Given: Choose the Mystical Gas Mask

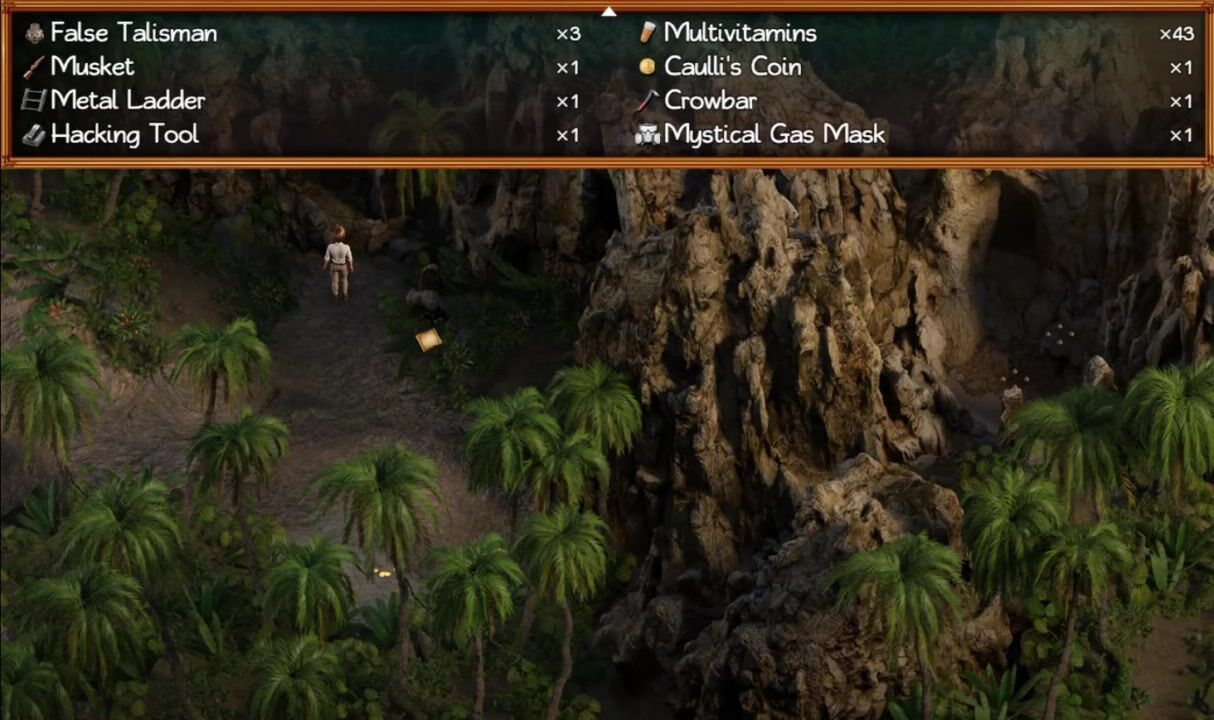Looking at the screenshot, I should click(774, 135).
